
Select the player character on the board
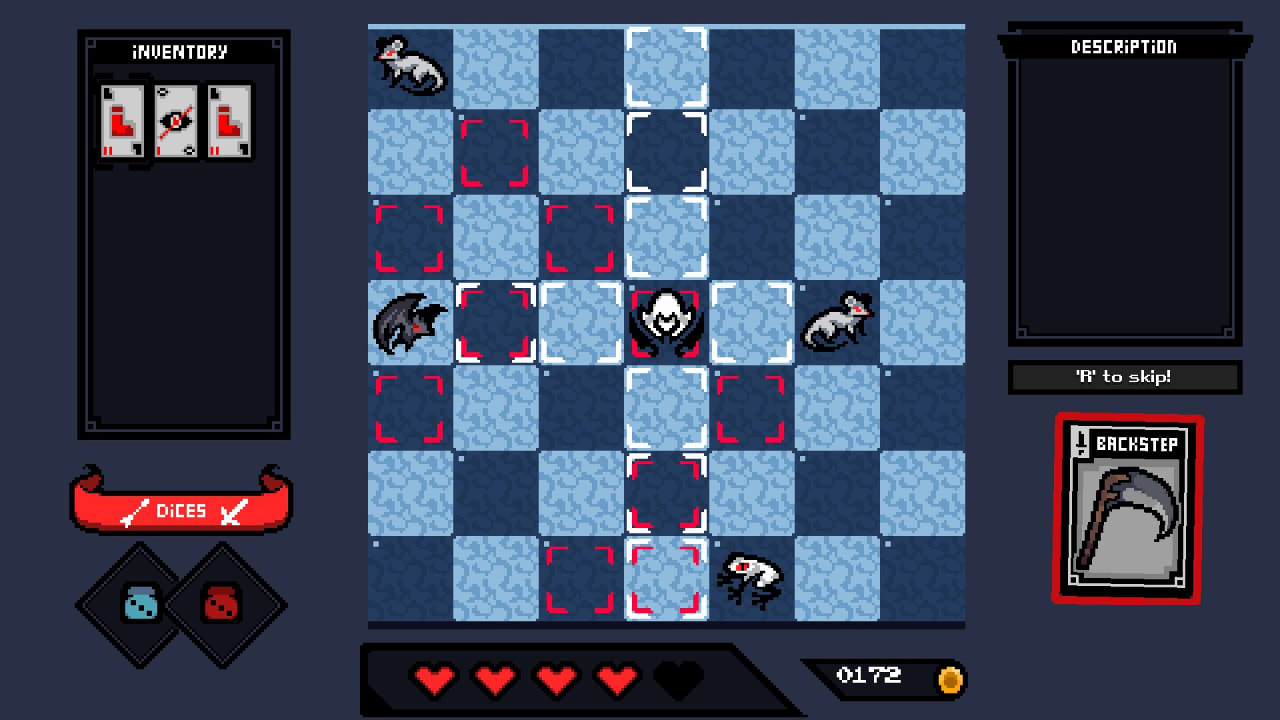click(x=666, y=320)
